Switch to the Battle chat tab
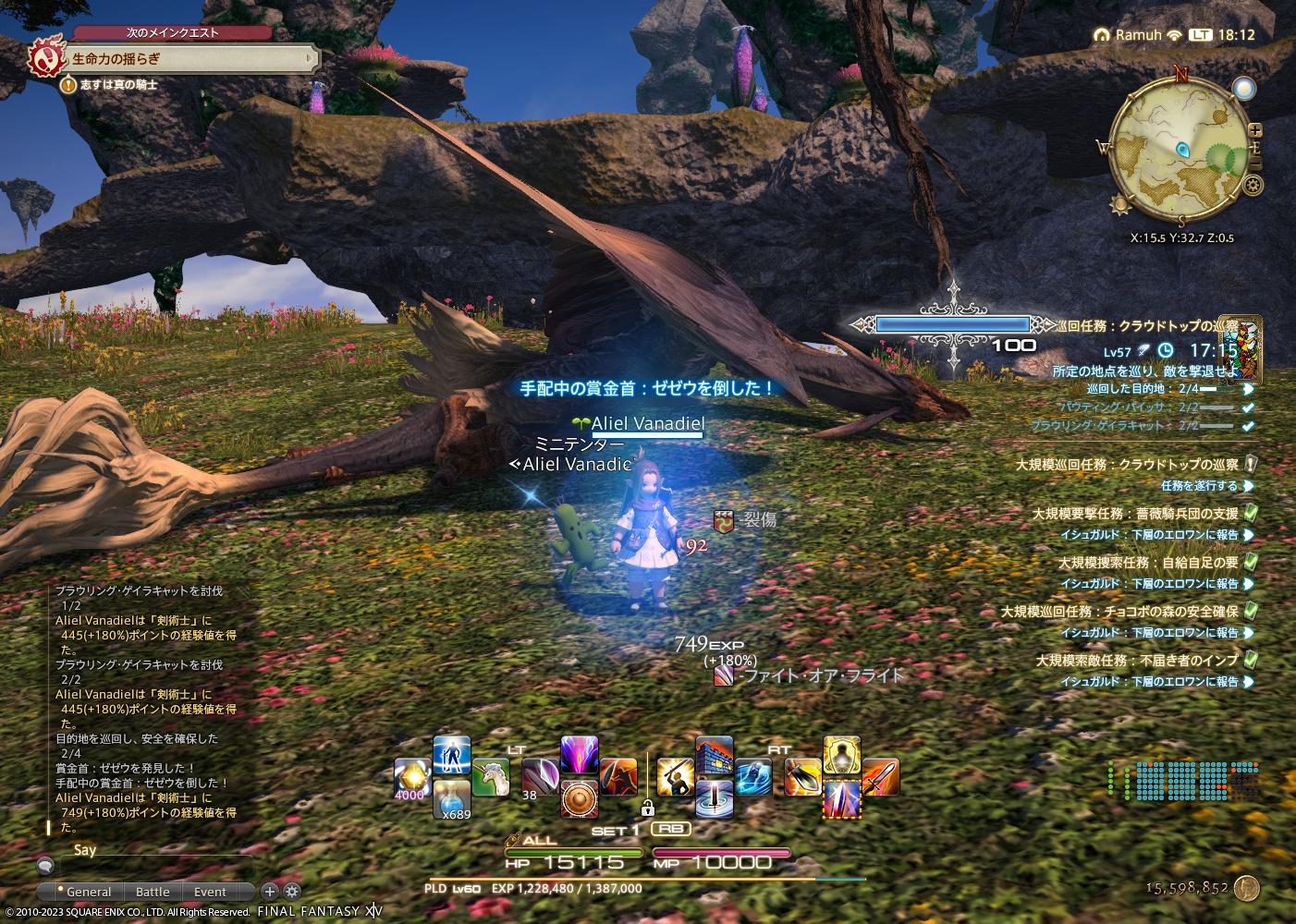 [x=153, y=892]
